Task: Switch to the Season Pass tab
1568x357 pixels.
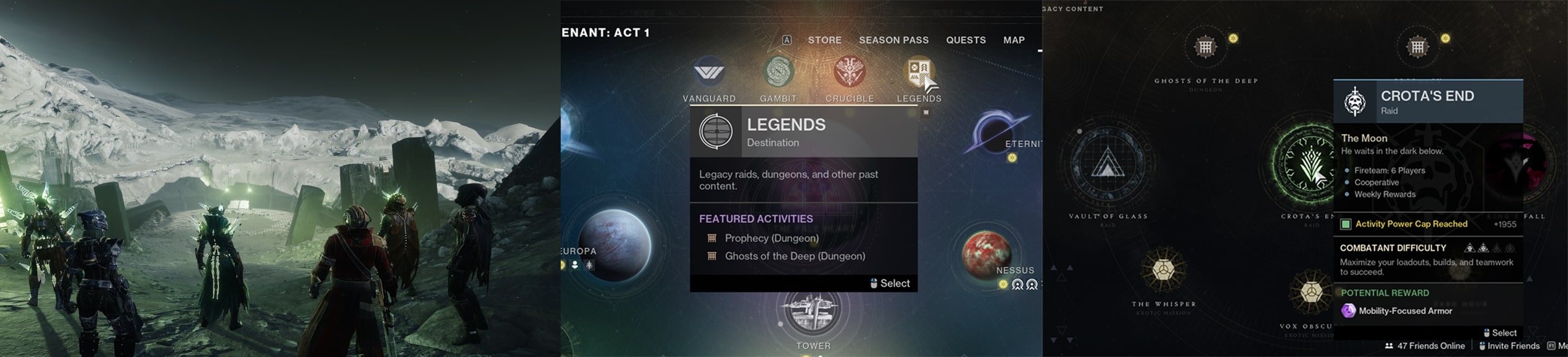Action: point(893,40)
